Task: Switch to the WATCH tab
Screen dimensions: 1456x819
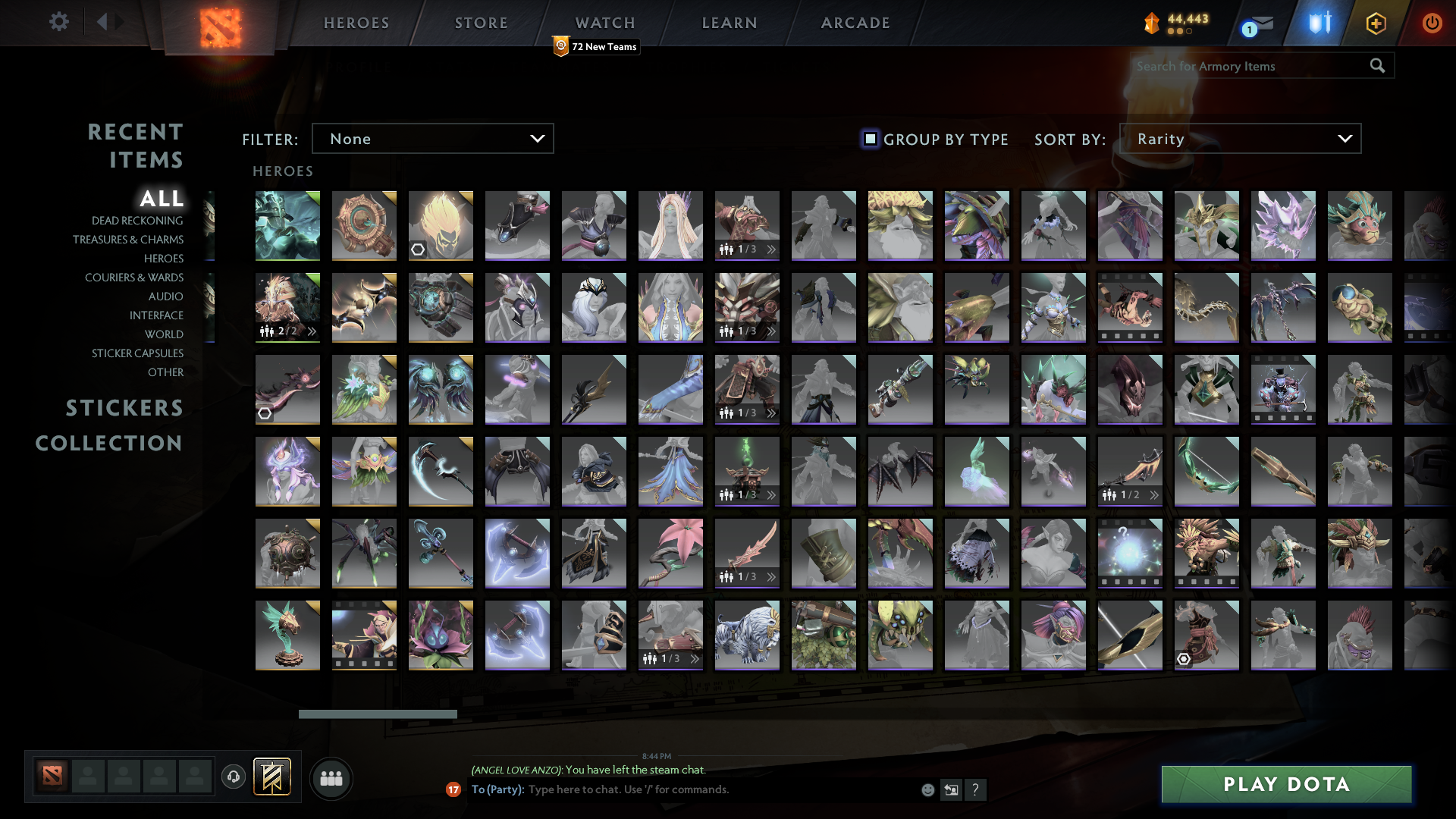Action: pyautogui.click(x=604, y=22)
